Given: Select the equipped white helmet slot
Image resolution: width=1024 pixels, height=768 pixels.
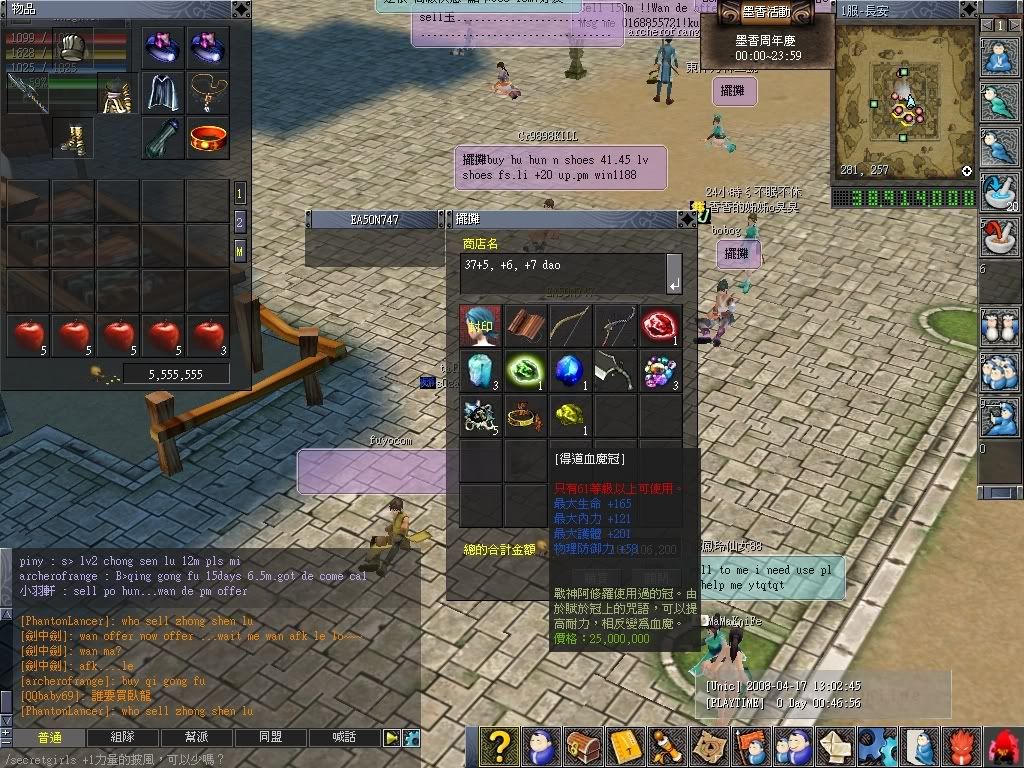Looking at the screenshot, I should 72,47.
